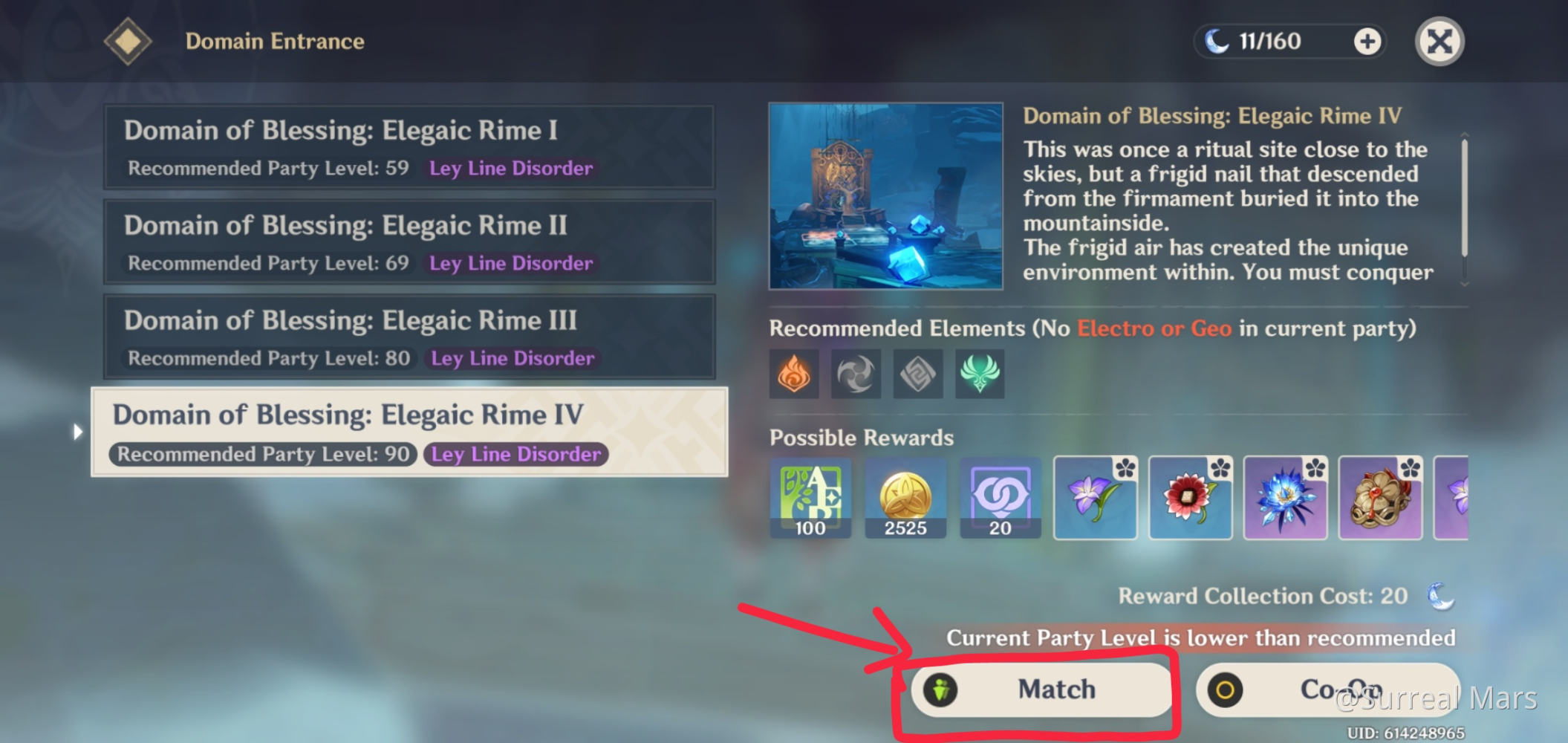Screen dimensions: 1568x743
Task: Inspect the Pyro recommended element icon
Action: click(x=794, y=374)
